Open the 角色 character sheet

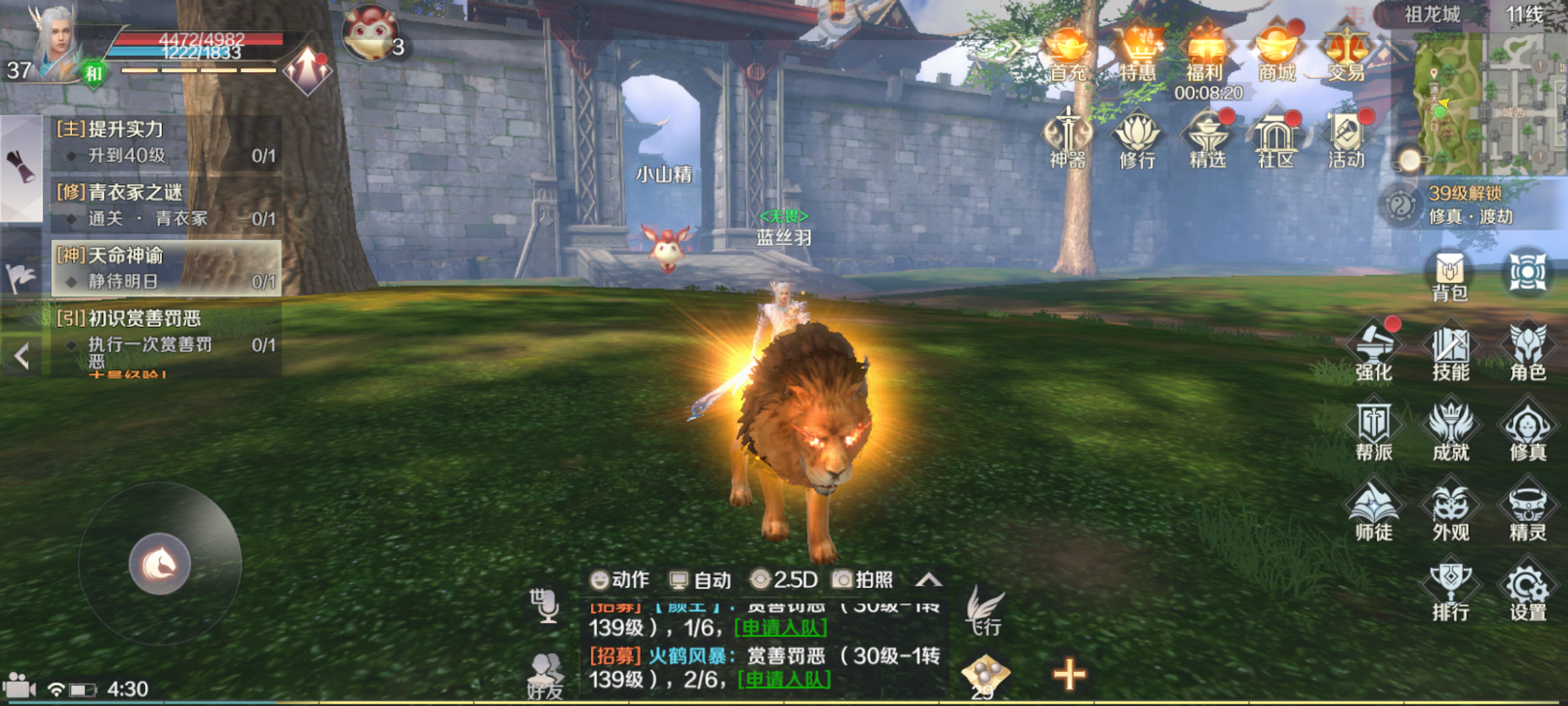click(1527, 352)
